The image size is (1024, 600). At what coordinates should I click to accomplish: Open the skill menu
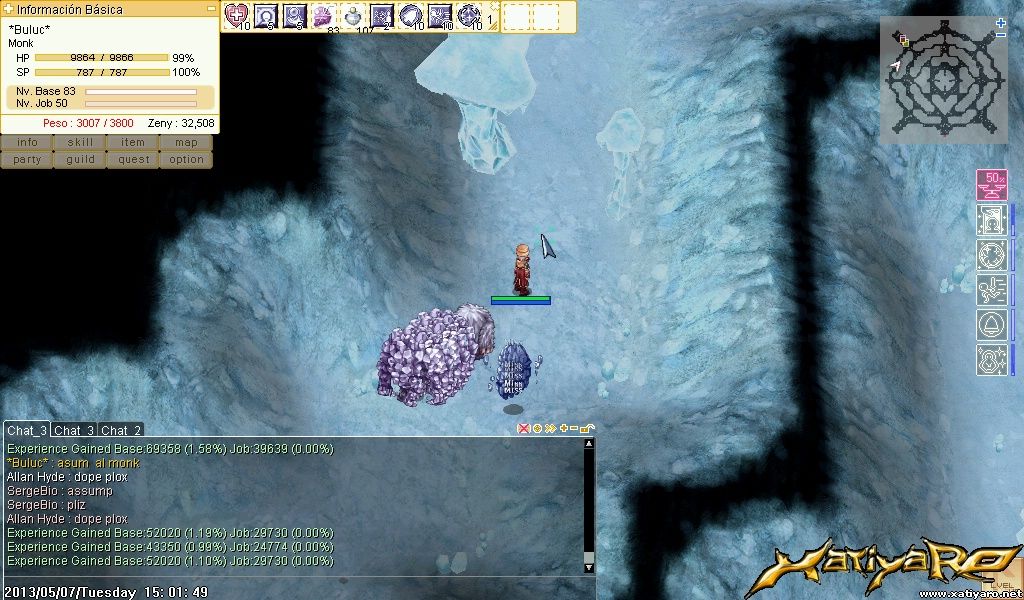coord(80,143)
